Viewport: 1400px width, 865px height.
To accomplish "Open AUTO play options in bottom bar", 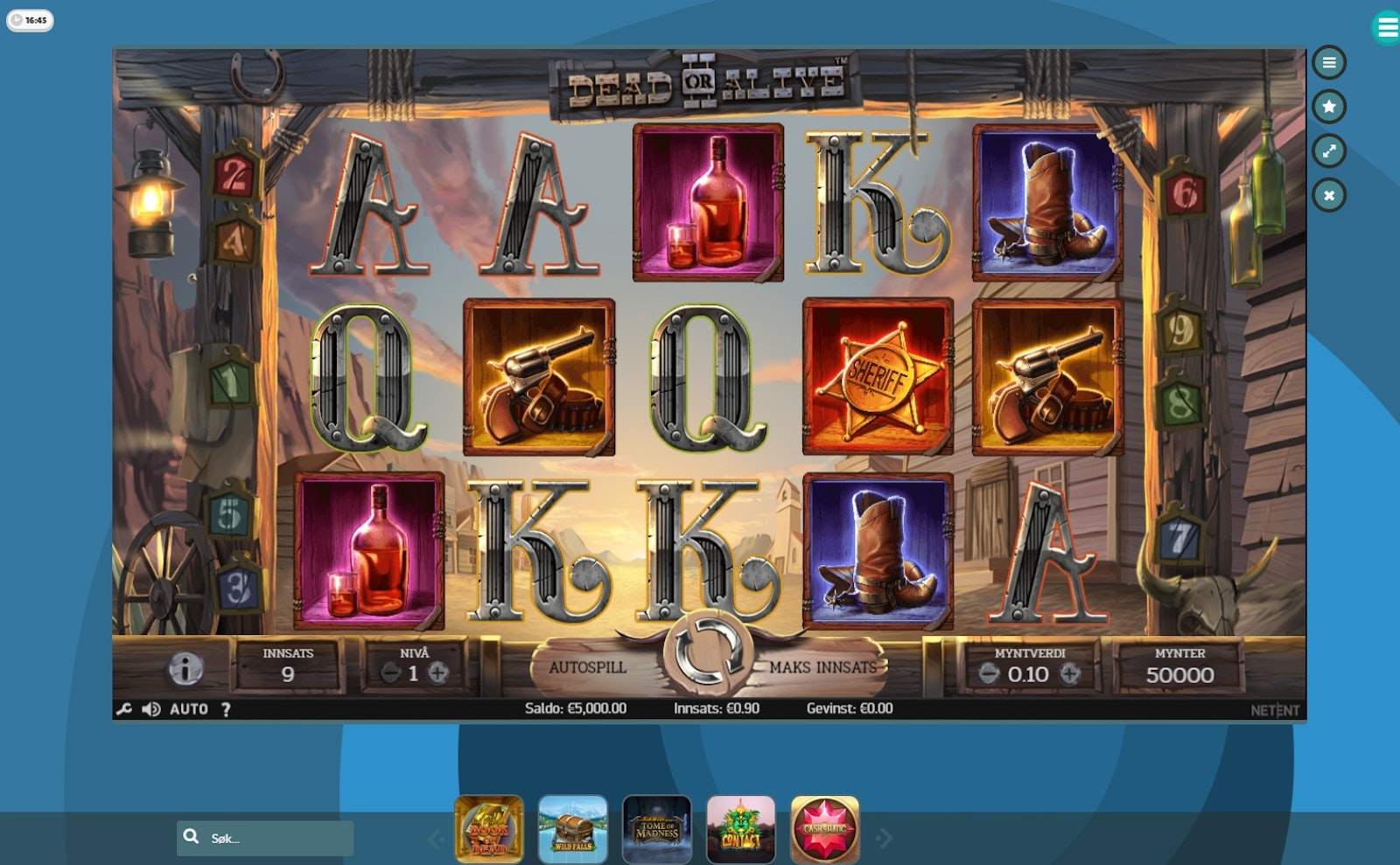I will pos(189,709).
